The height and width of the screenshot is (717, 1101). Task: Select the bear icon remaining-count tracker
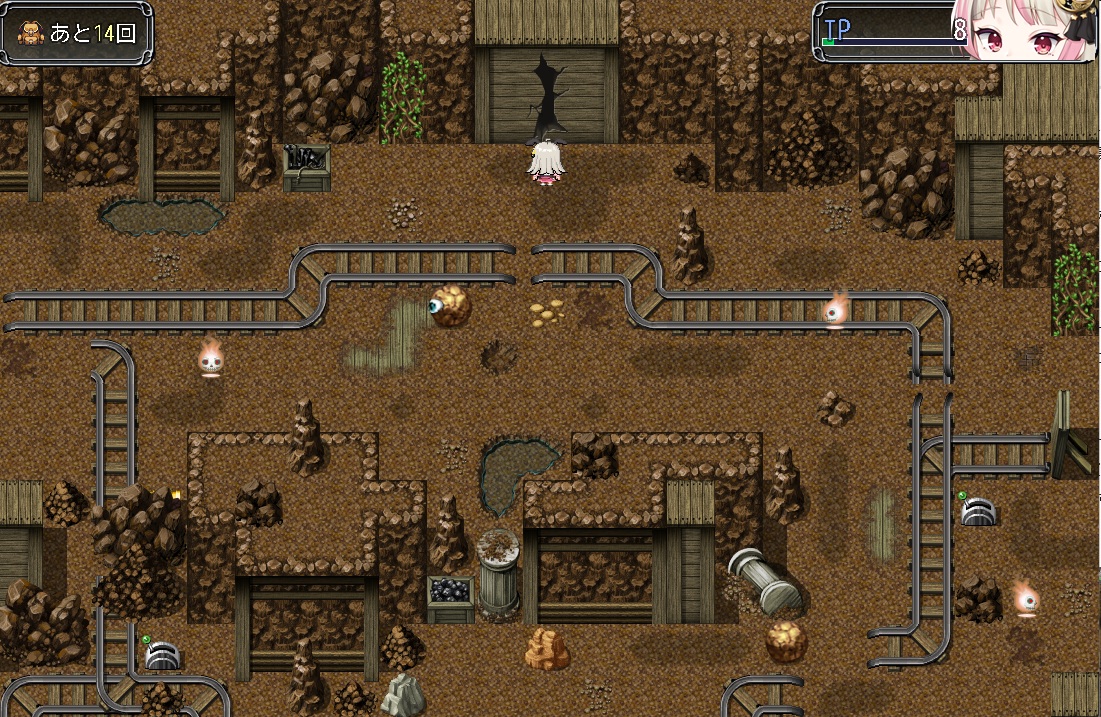78,33
